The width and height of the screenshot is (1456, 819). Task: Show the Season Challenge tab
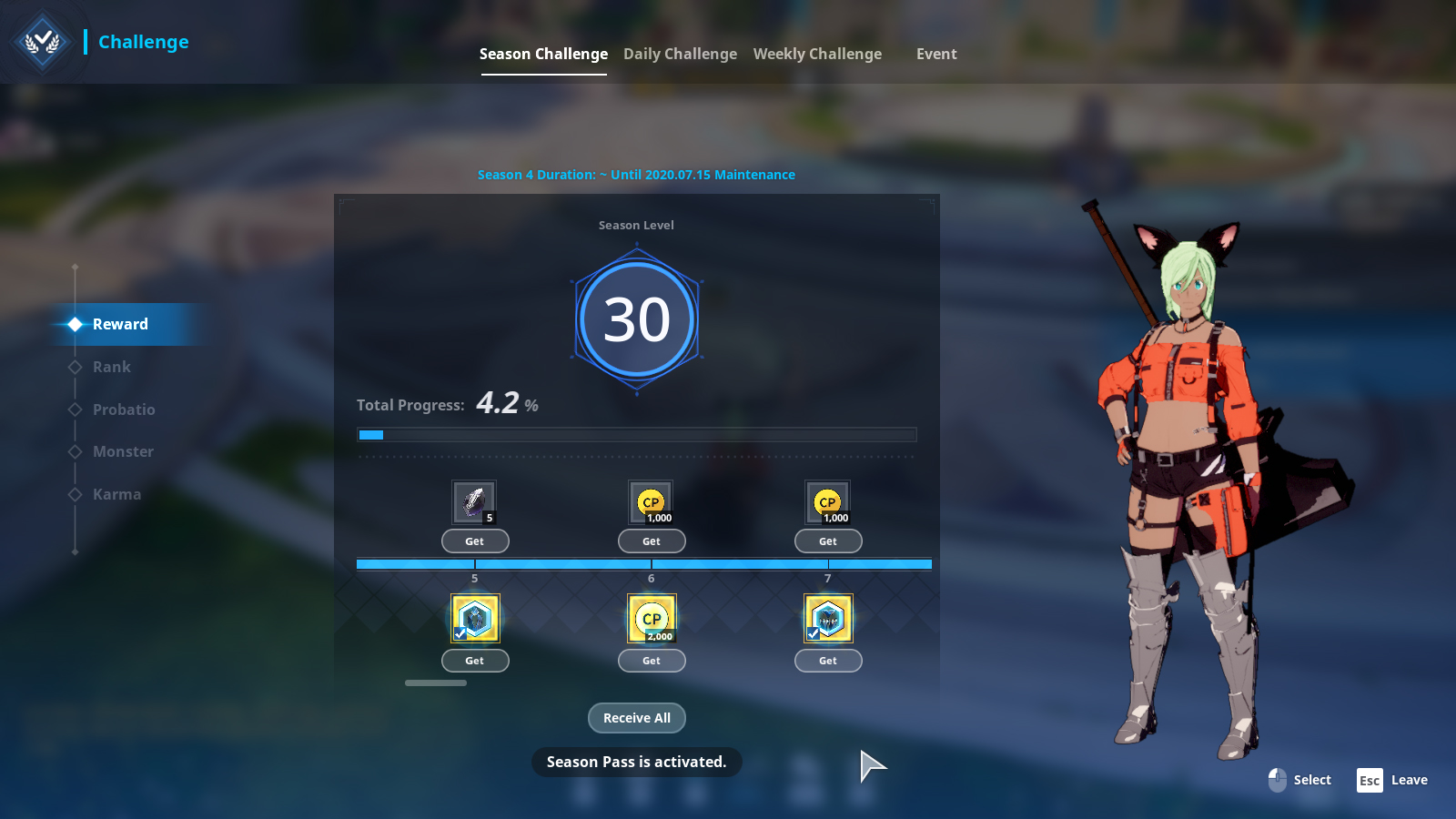point(543,54)
